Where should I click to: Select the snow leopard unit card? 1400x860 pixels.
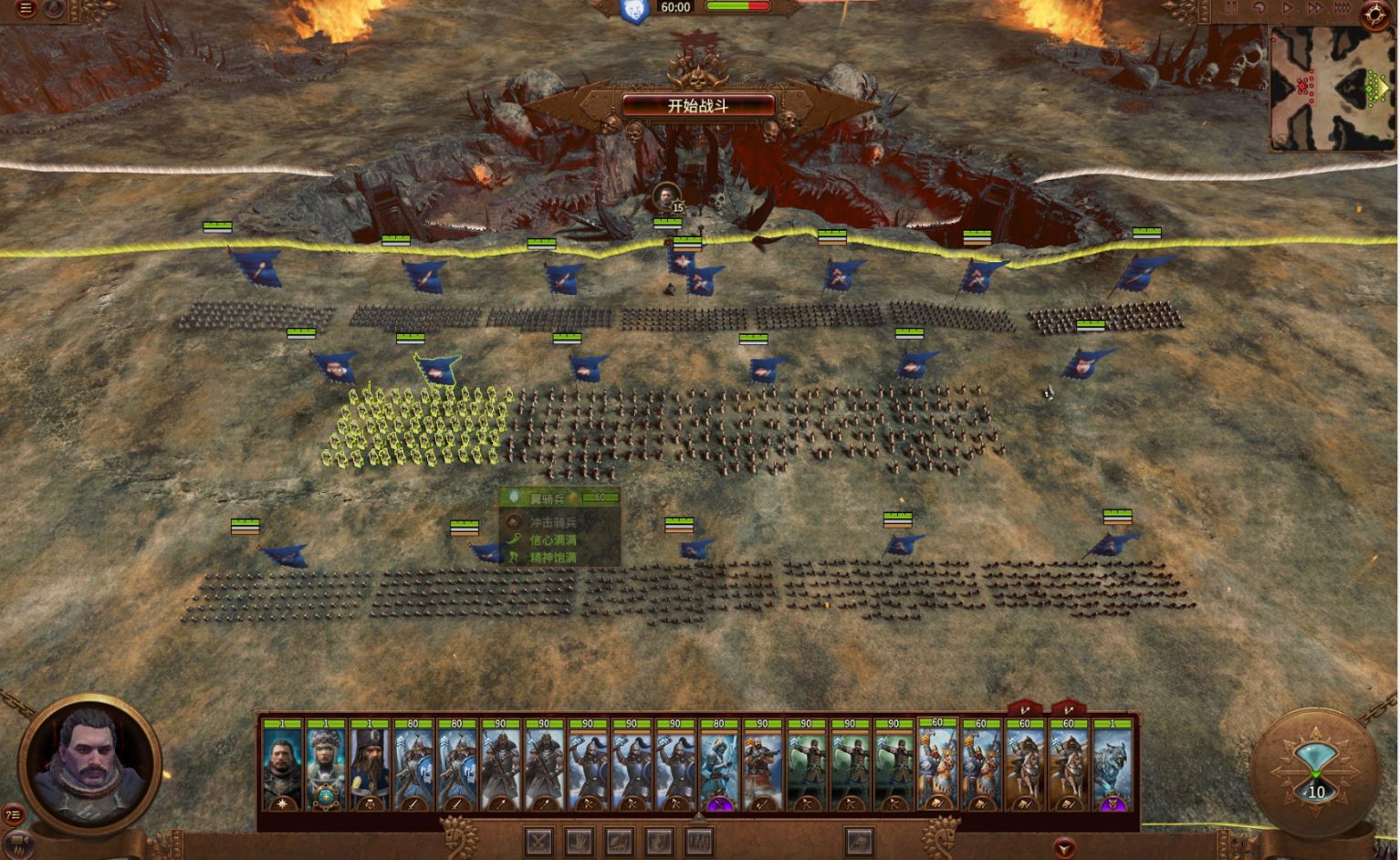click(1112, 765)
